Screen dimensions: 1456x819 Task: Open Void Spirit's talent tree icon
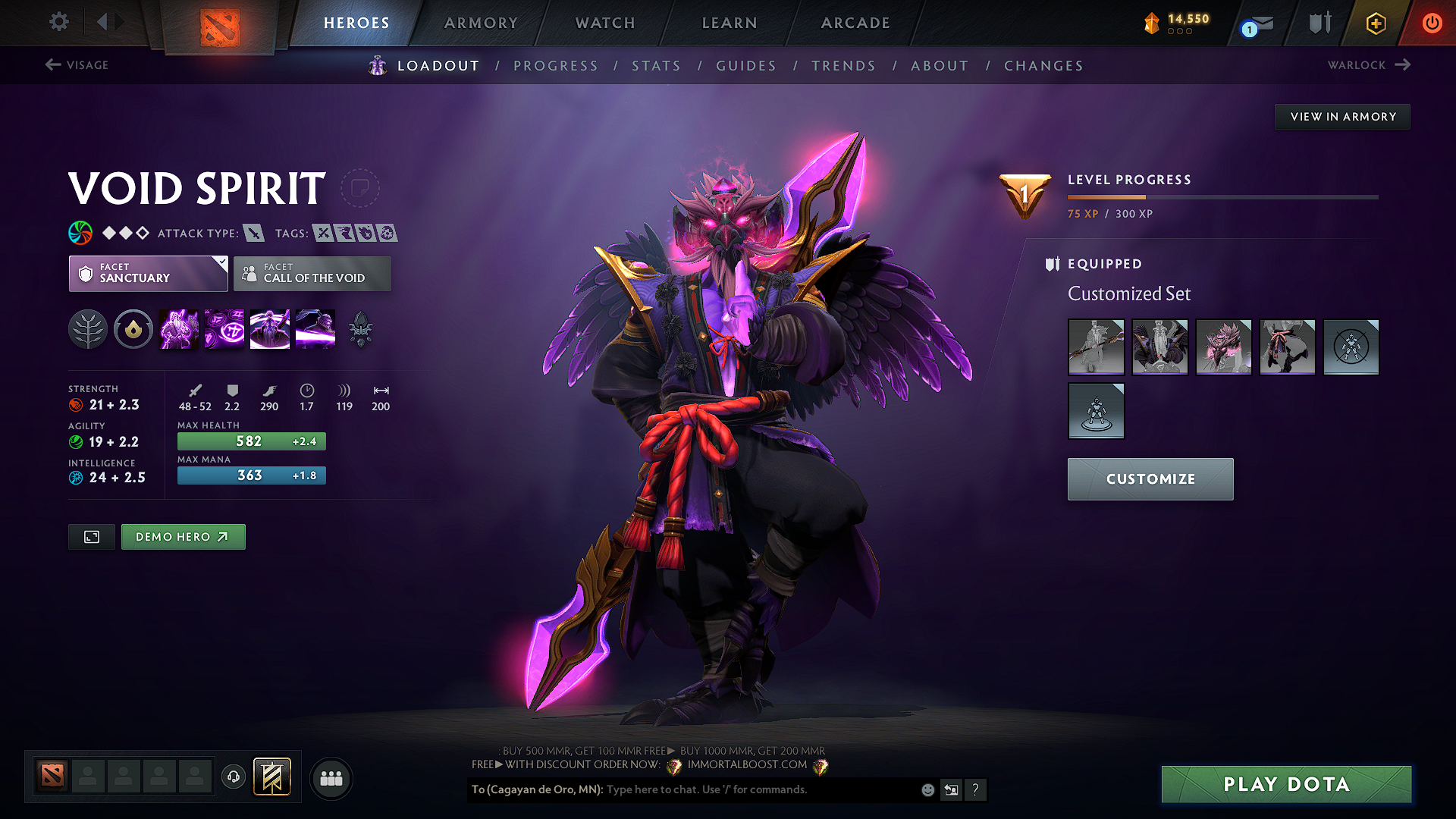point(88,328)
